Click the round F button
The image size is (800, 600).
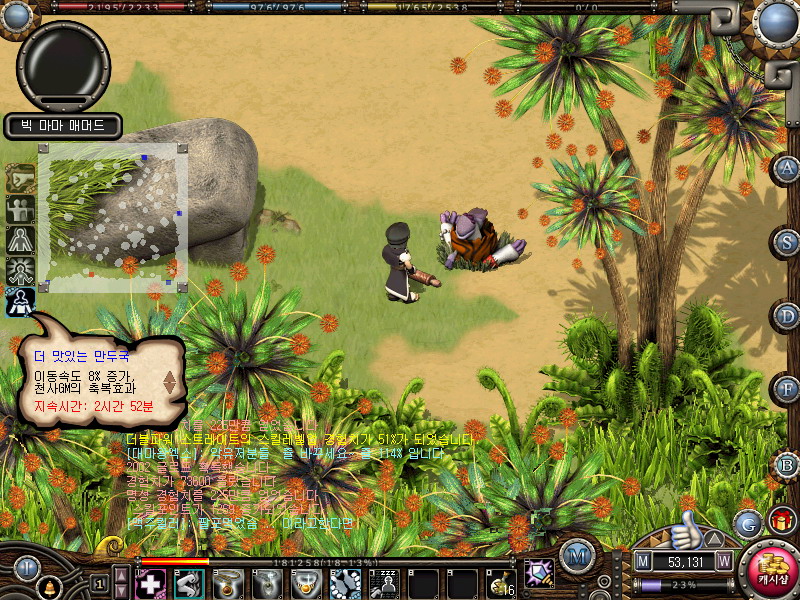coord(787,388)
